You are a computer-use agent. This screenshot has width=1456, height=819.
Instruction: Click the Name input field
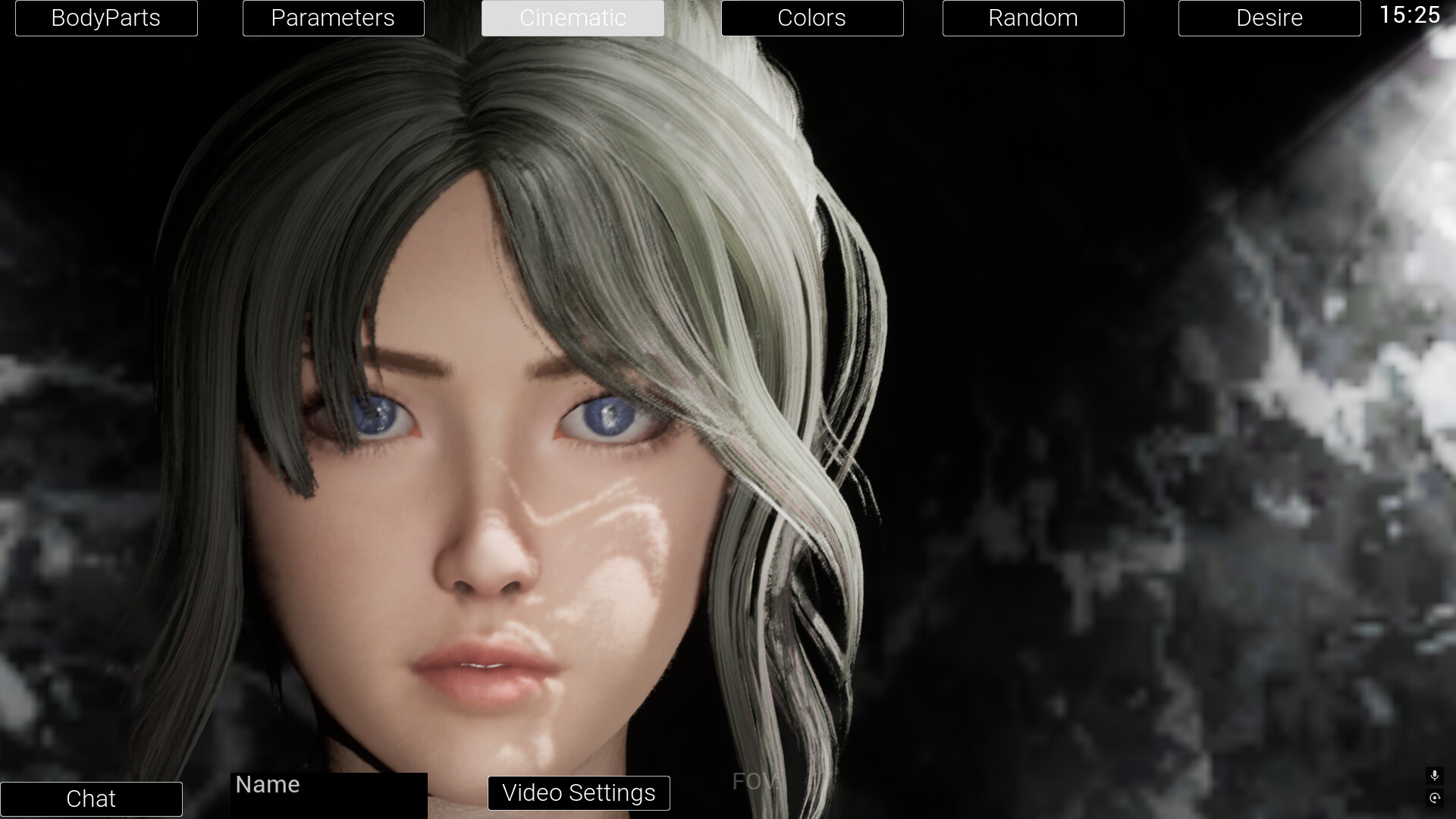(x=328, y=793)
